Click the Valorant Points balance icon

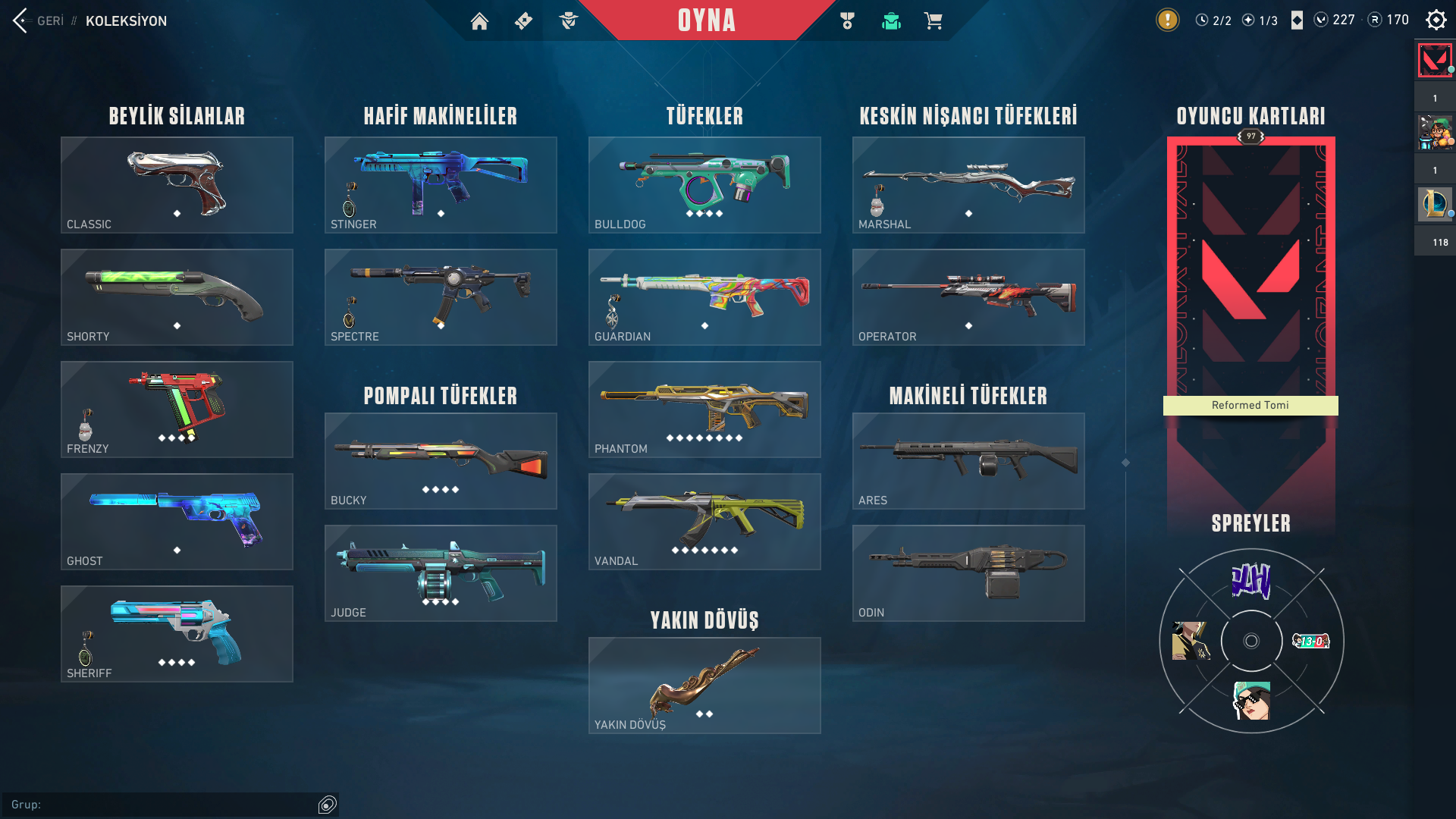[x=1322, y=20]
